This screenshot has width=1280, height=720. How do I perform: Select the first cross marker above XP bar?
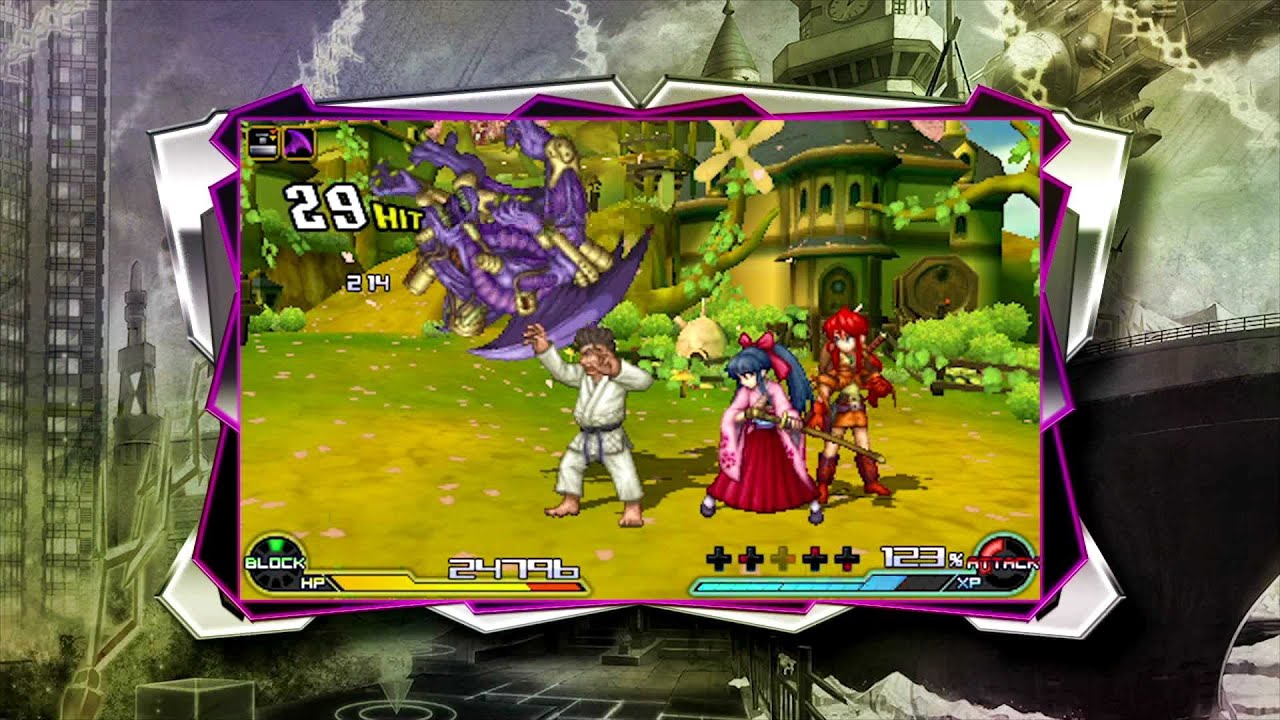click(718, 557)
